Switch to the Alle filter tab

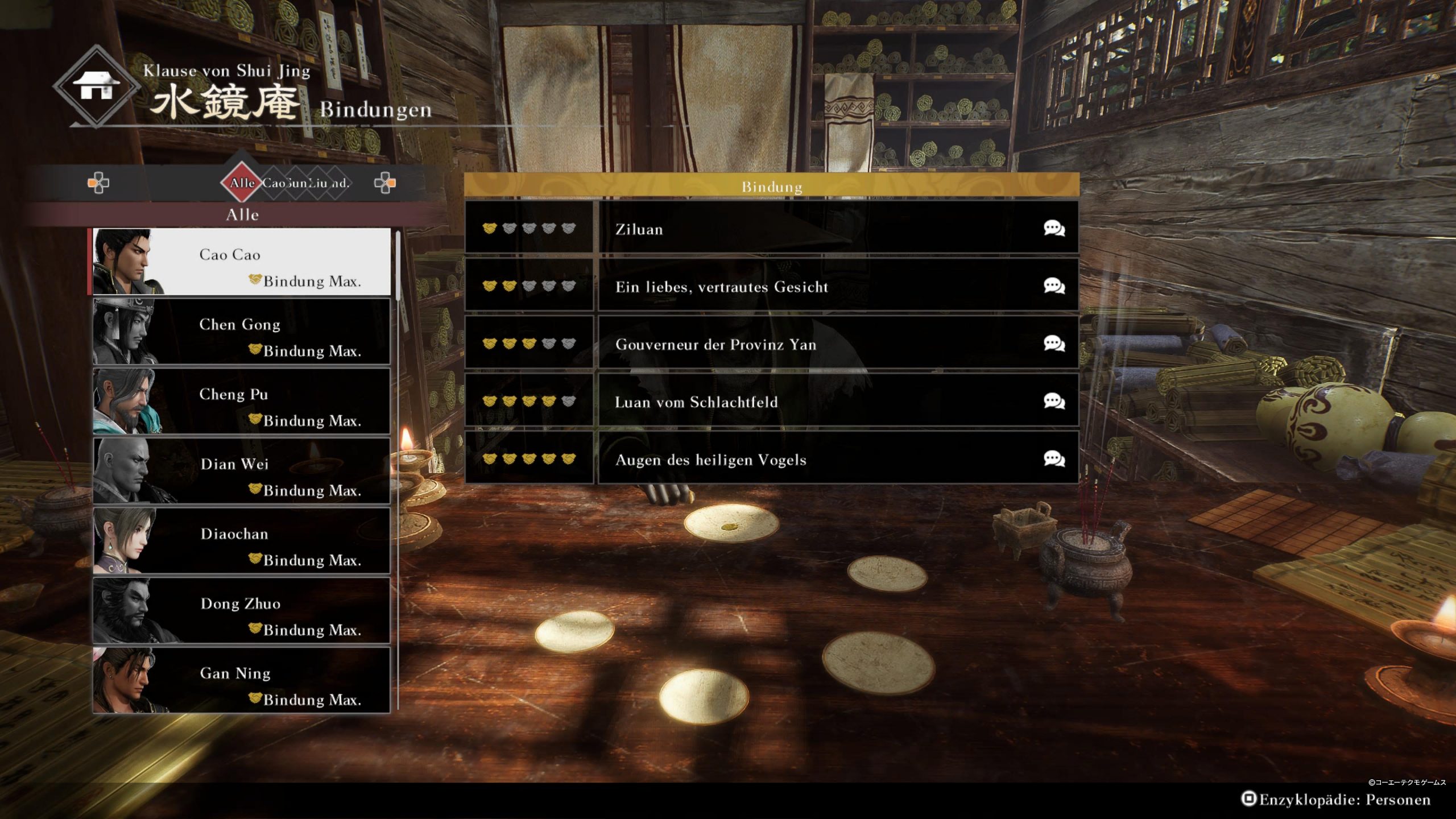[x=242, y=183]
